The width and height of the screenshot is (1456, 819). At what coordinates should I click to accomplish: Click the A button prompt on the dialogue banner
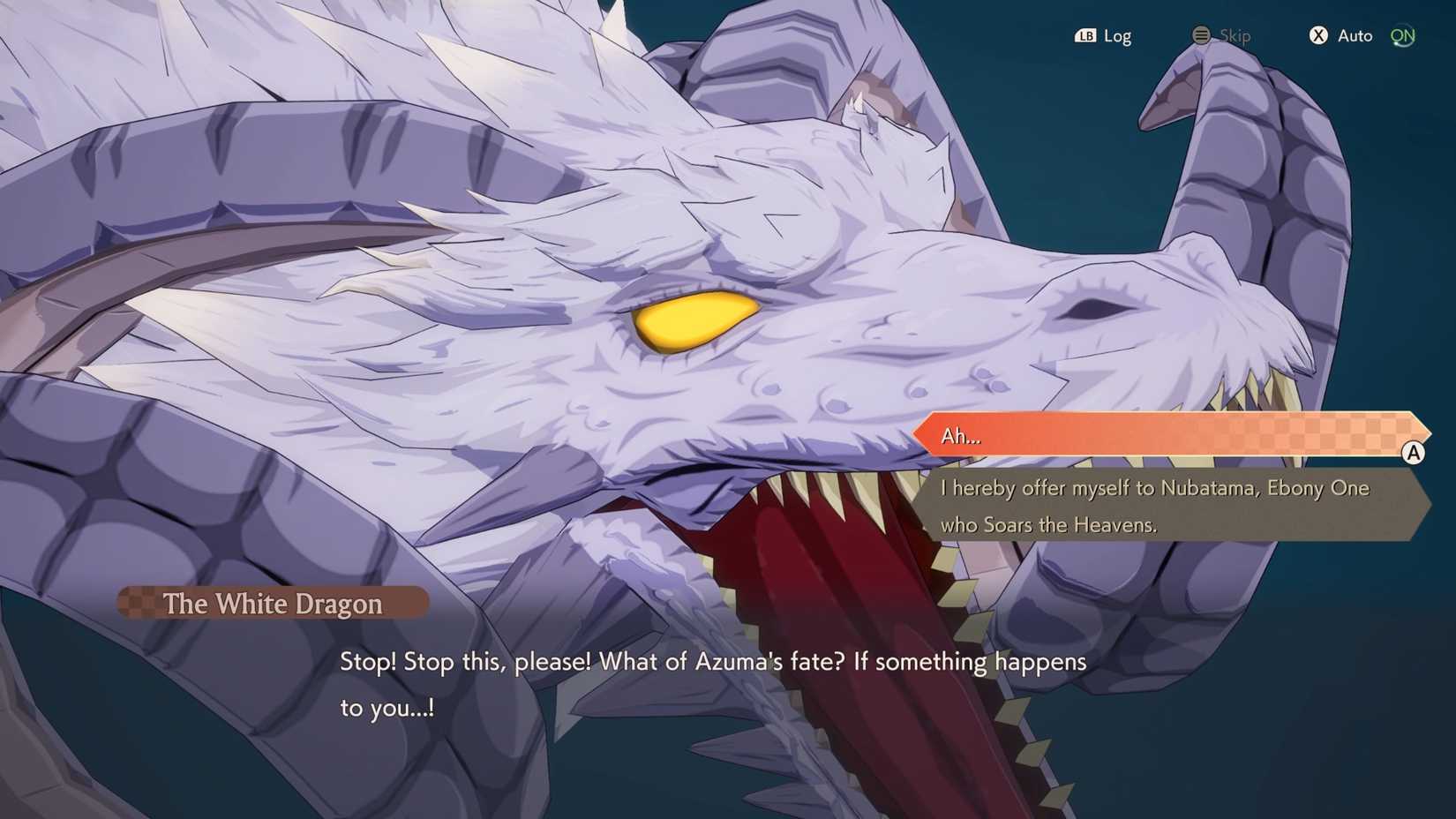click(x=1414, y=453)
